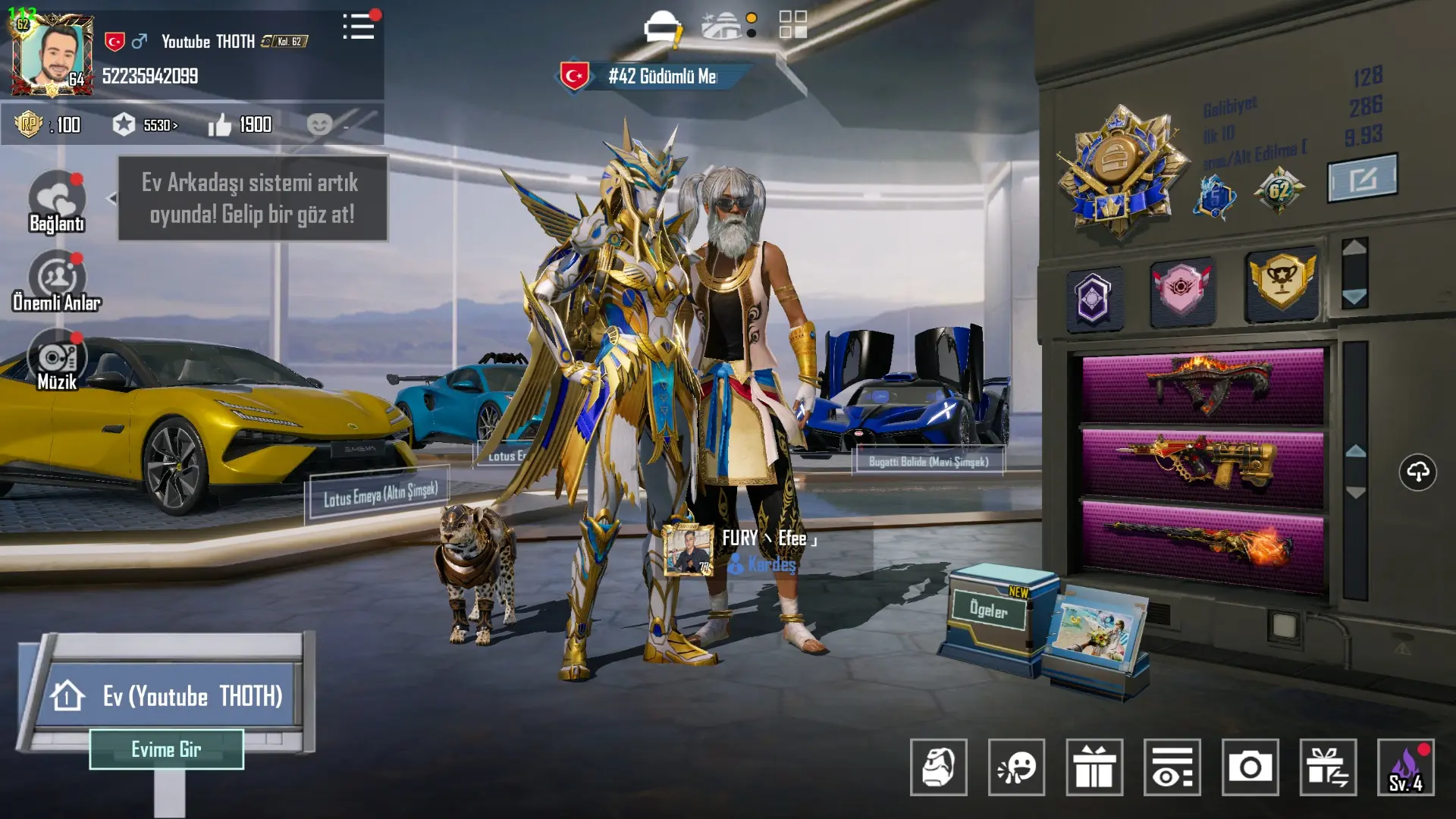Select the flaming UMP weapon skin slot

click(1203, 384)
